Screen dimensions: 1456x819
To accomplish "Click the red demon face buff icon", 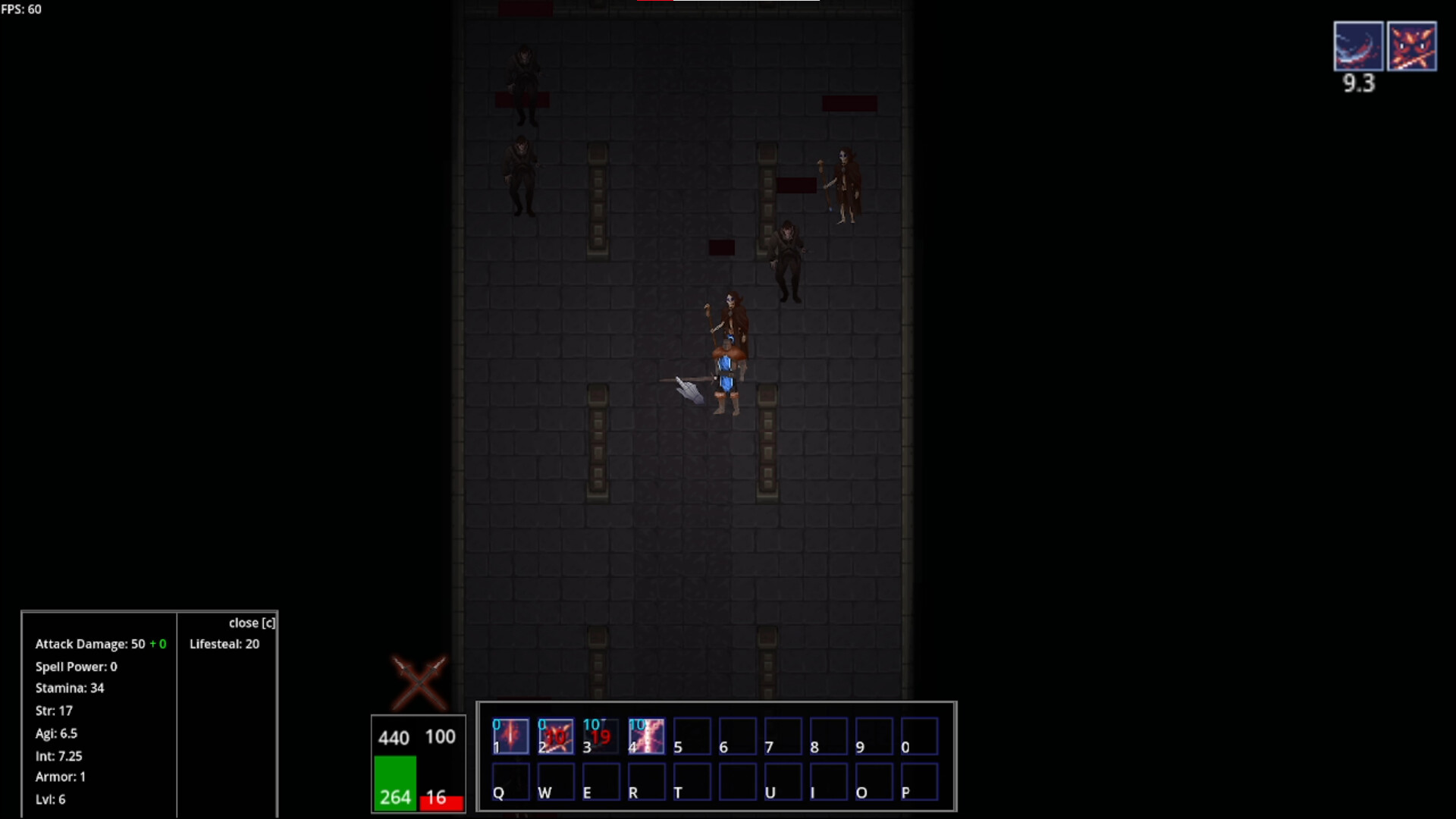I will point(1413,45).
